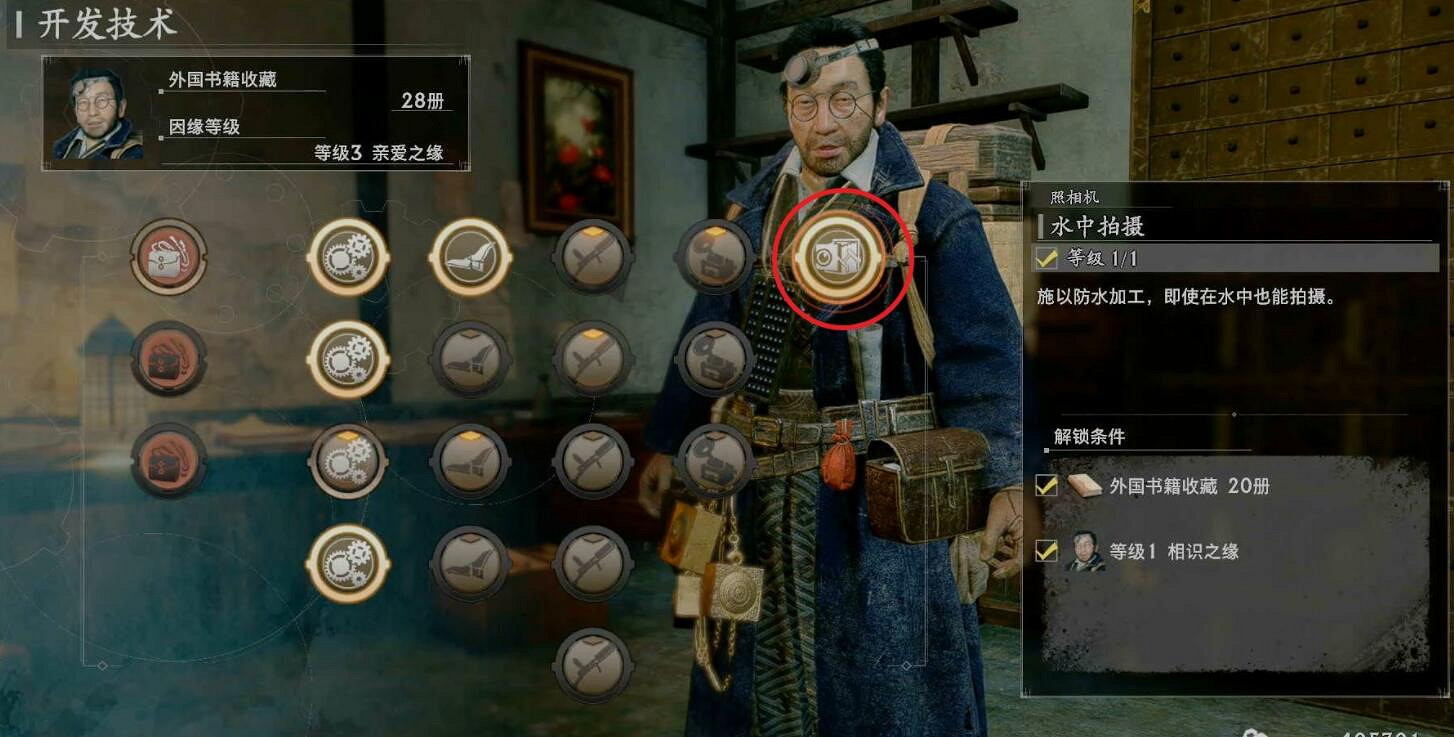Select the rifle skill icon in the top row

coord(593,257)
